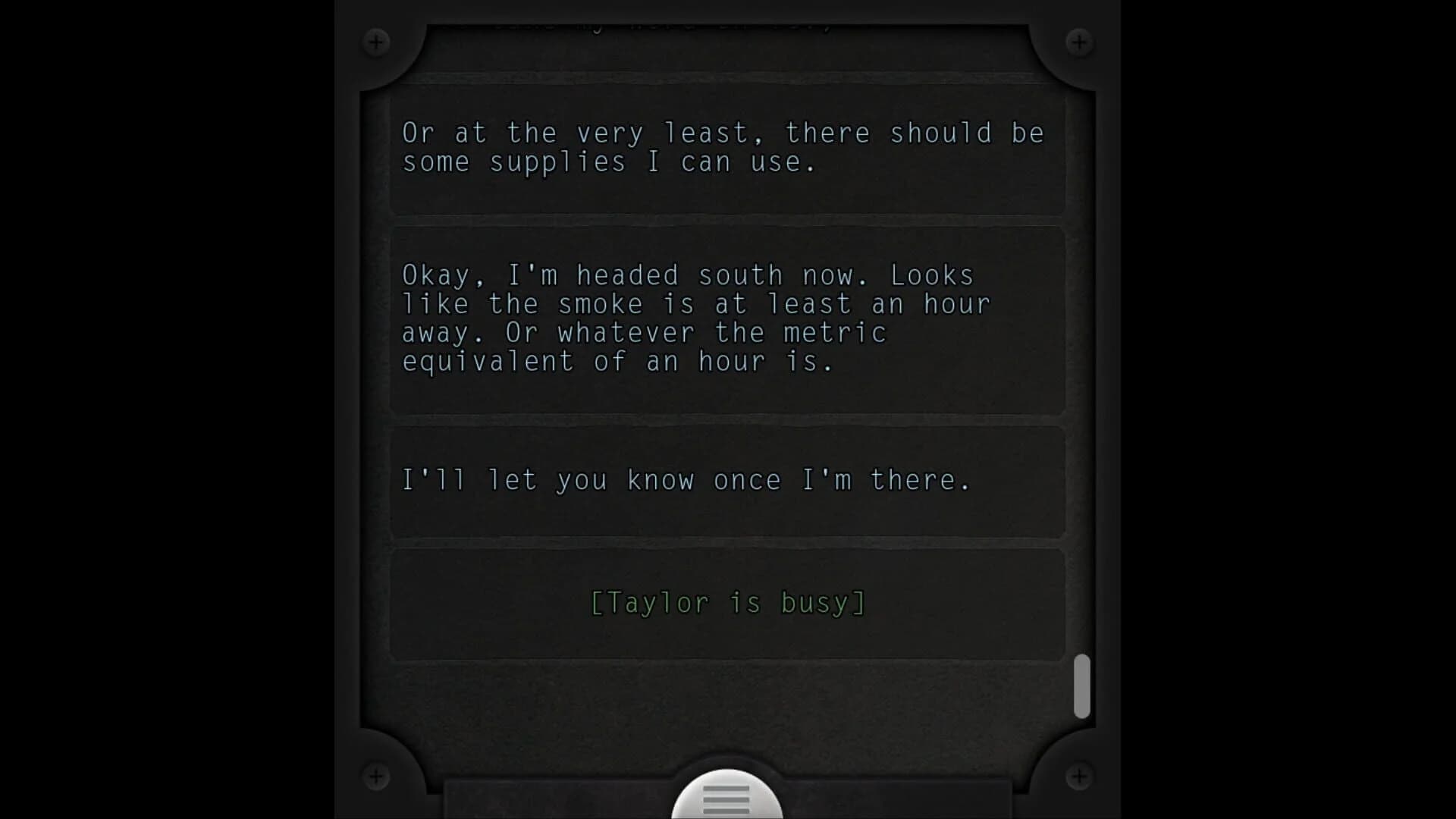Viewport: 1456px width, 819px height.
Task: Click the plus-shaped corner fastener near Taylor's first message
Action: tap(377, 42)
